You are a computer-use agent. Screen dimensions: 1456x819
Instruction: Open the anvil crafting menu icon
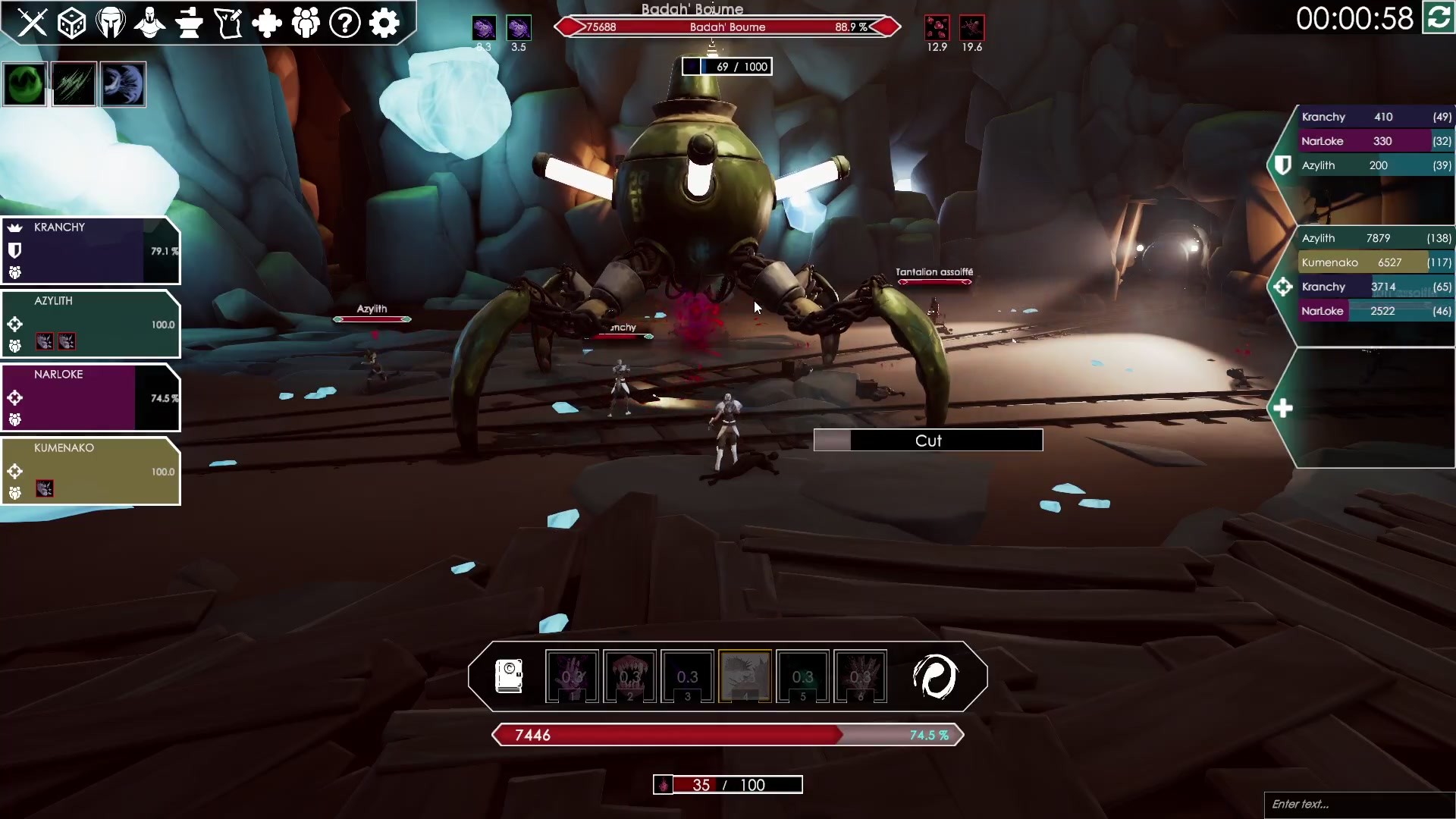pyautogui.click(x=190, y=22)
